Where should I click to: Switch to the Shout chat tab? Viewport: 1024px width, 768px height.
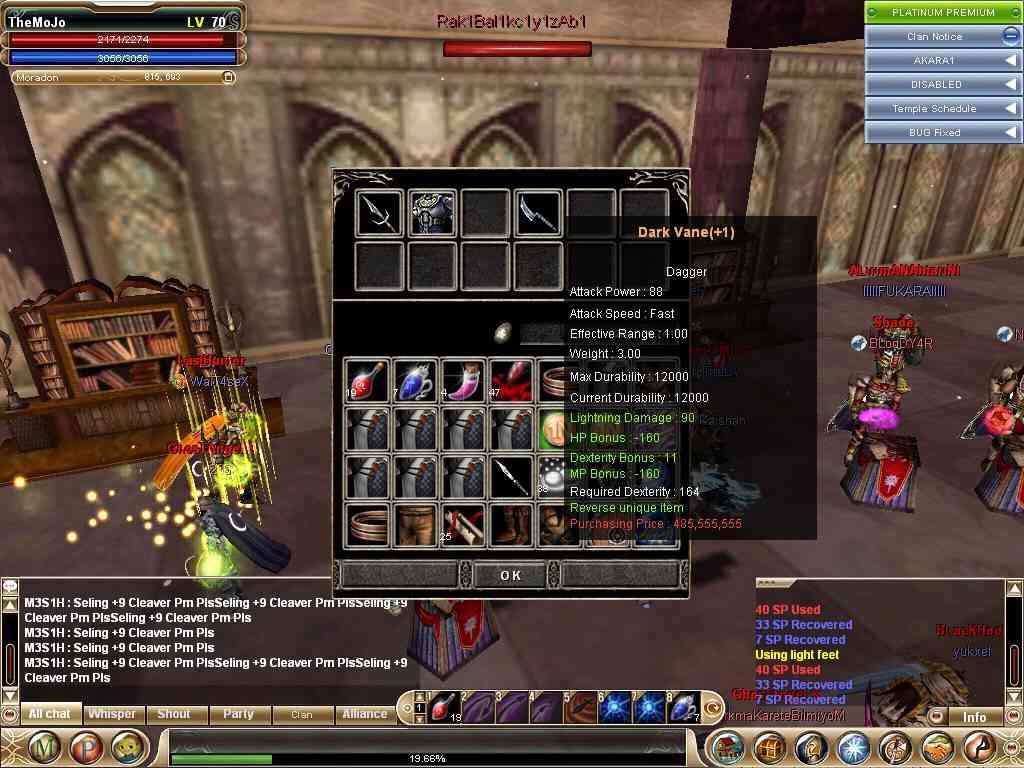(x=173, y=714)
